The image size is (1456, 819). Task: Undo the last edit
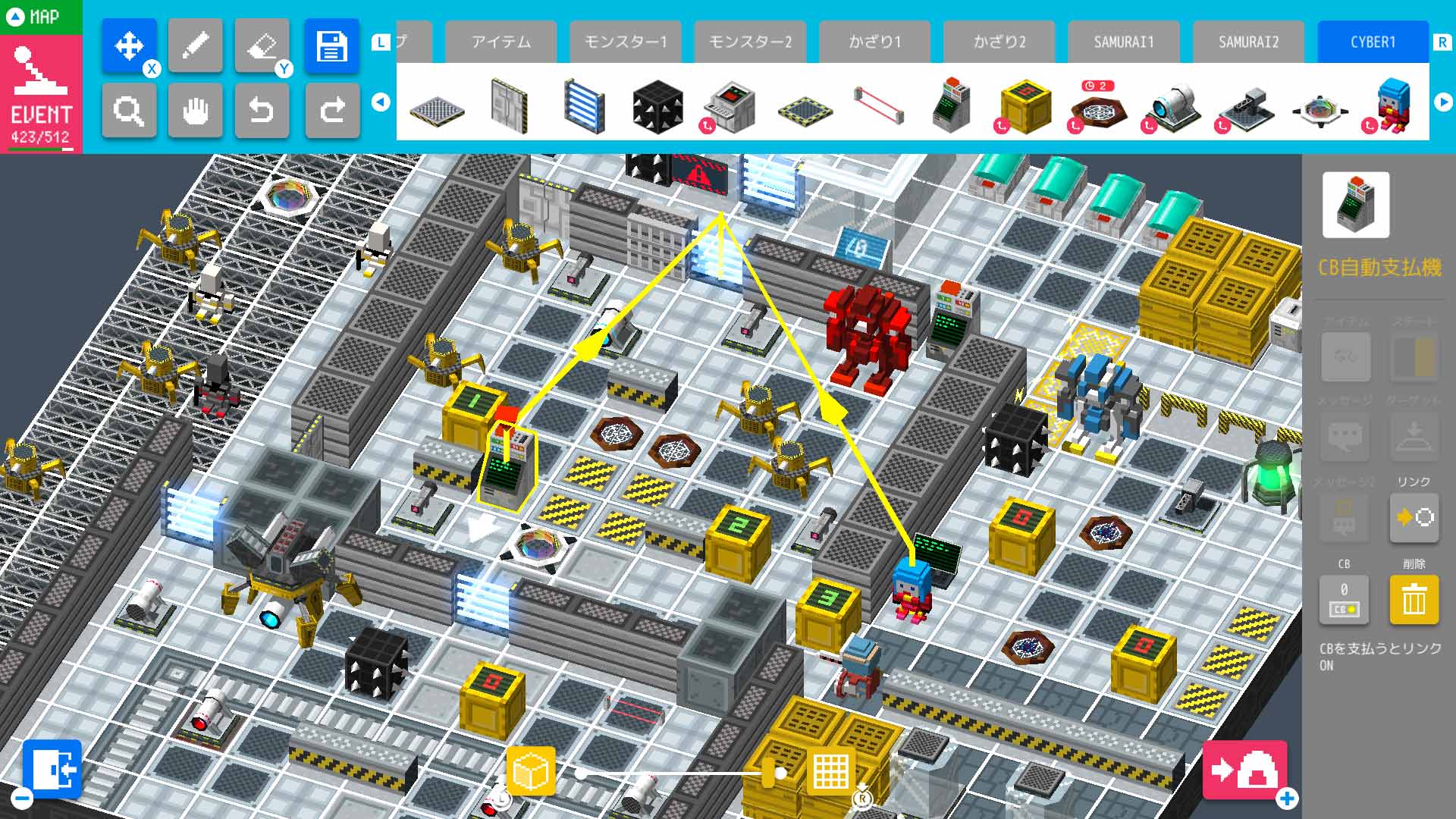262,111
